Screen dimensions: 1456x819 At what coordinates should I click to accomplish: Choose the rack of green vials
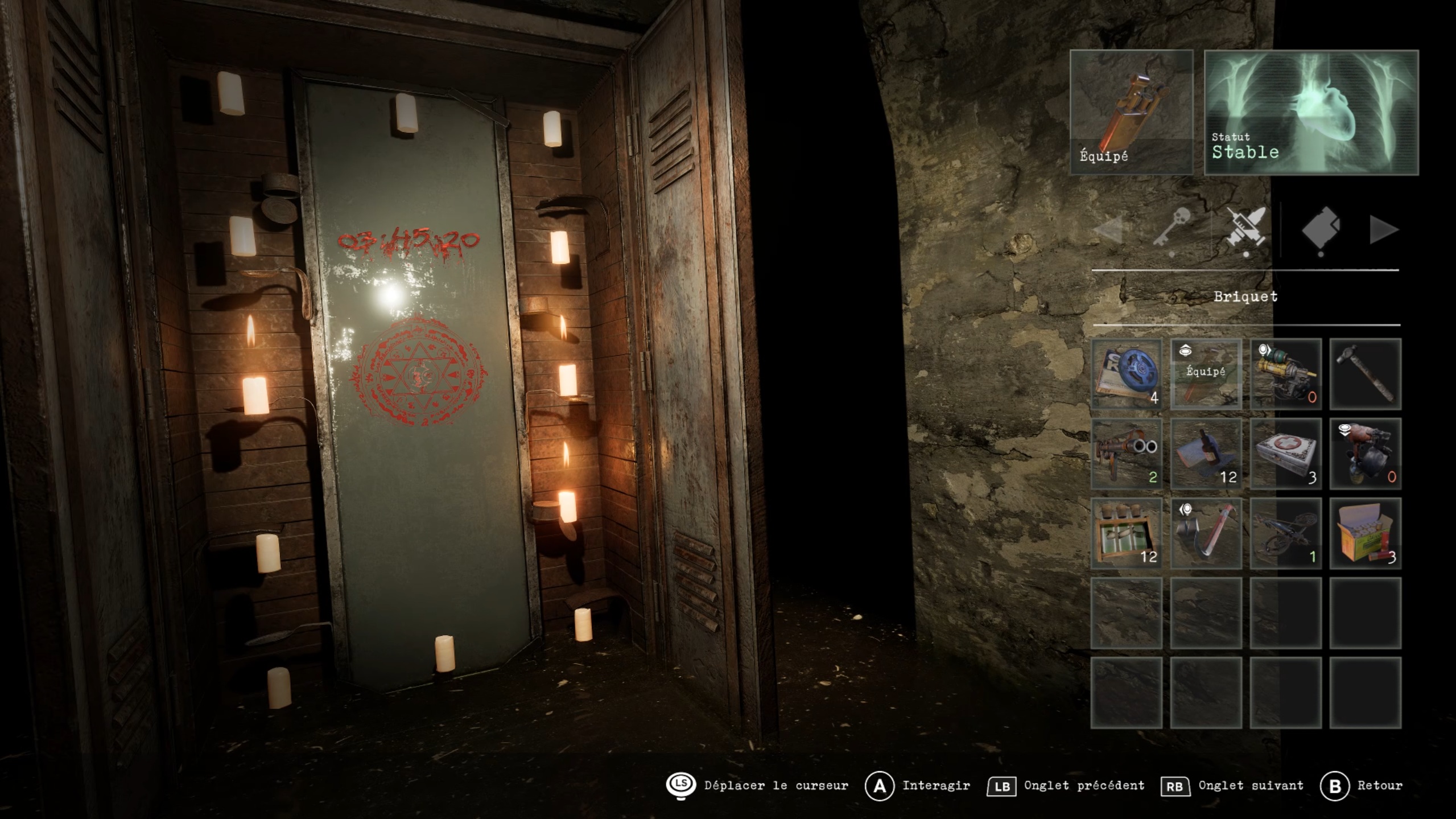[1126, 533]
